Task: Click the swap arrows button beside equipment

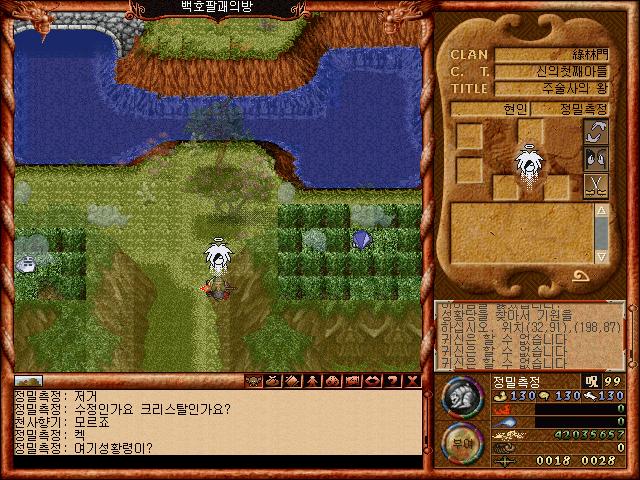Action: coord(596,133)
